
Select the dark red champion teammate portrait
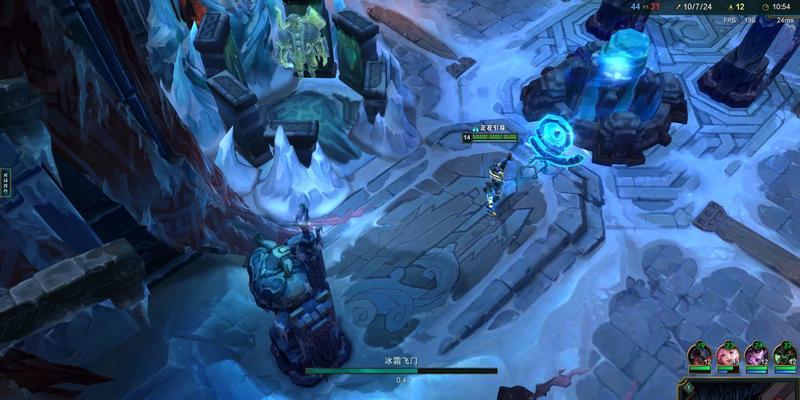699,354
